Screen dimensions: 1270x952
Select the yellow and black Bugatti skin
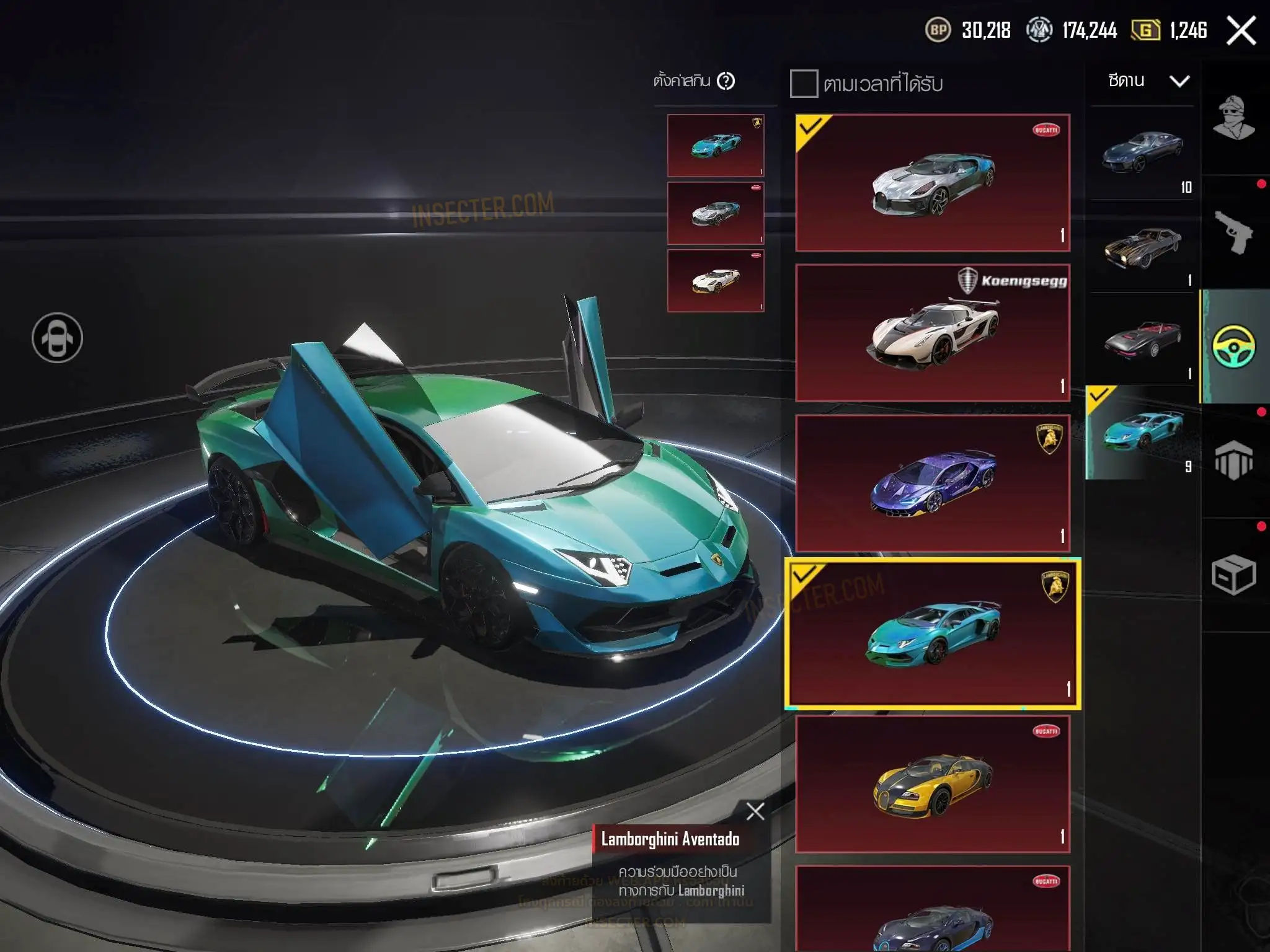click(933, 785)
